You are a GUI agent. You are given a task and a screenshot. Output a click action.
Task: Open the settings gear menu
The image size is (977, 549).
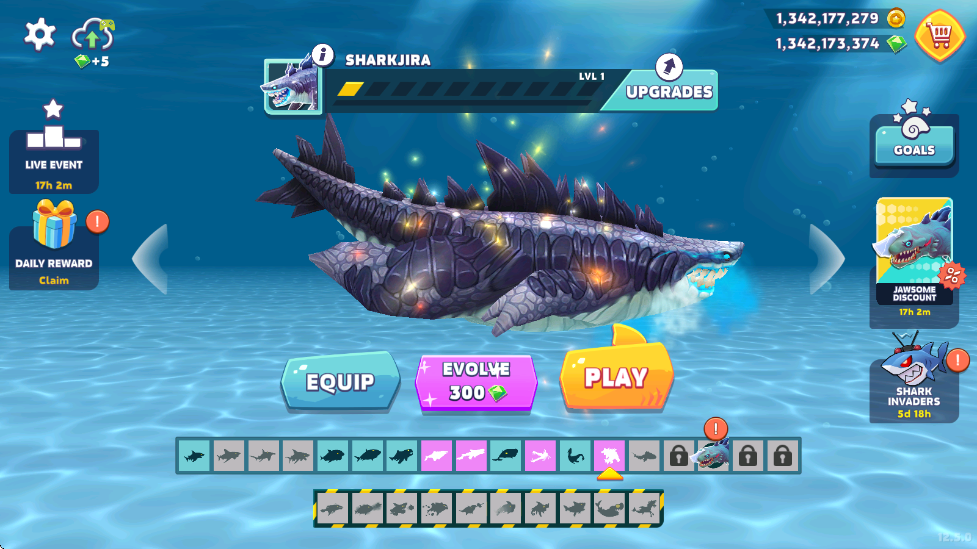point(40,35)
